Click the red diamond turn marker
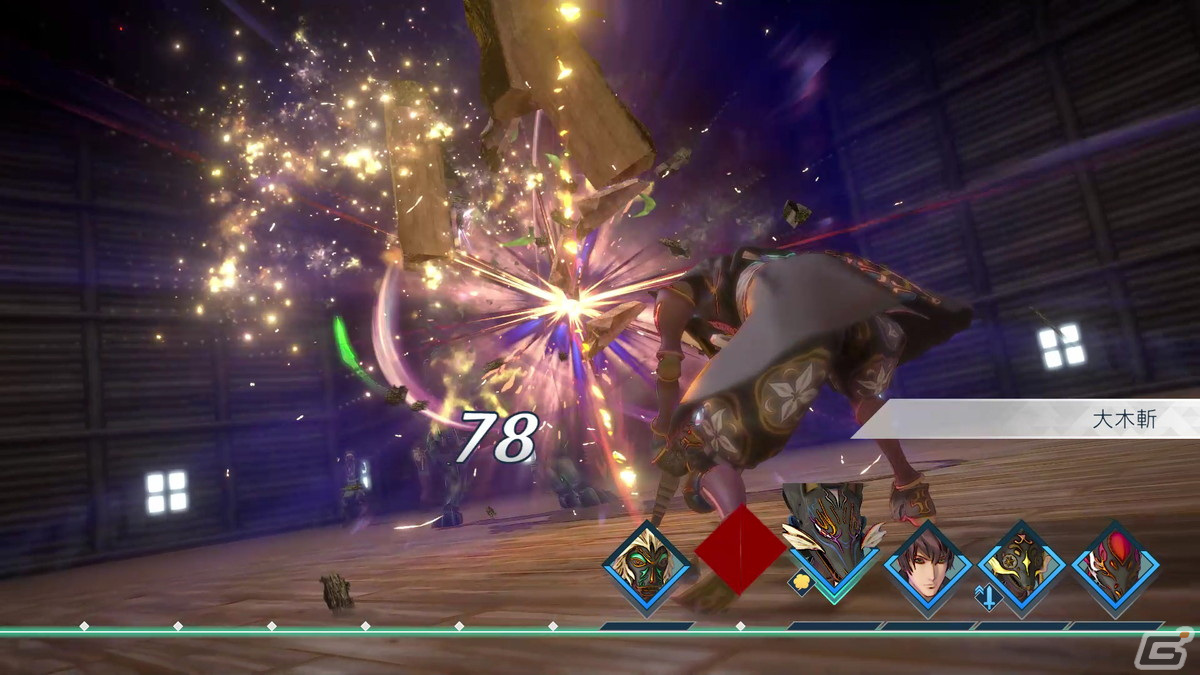 (x=740, y=549)
